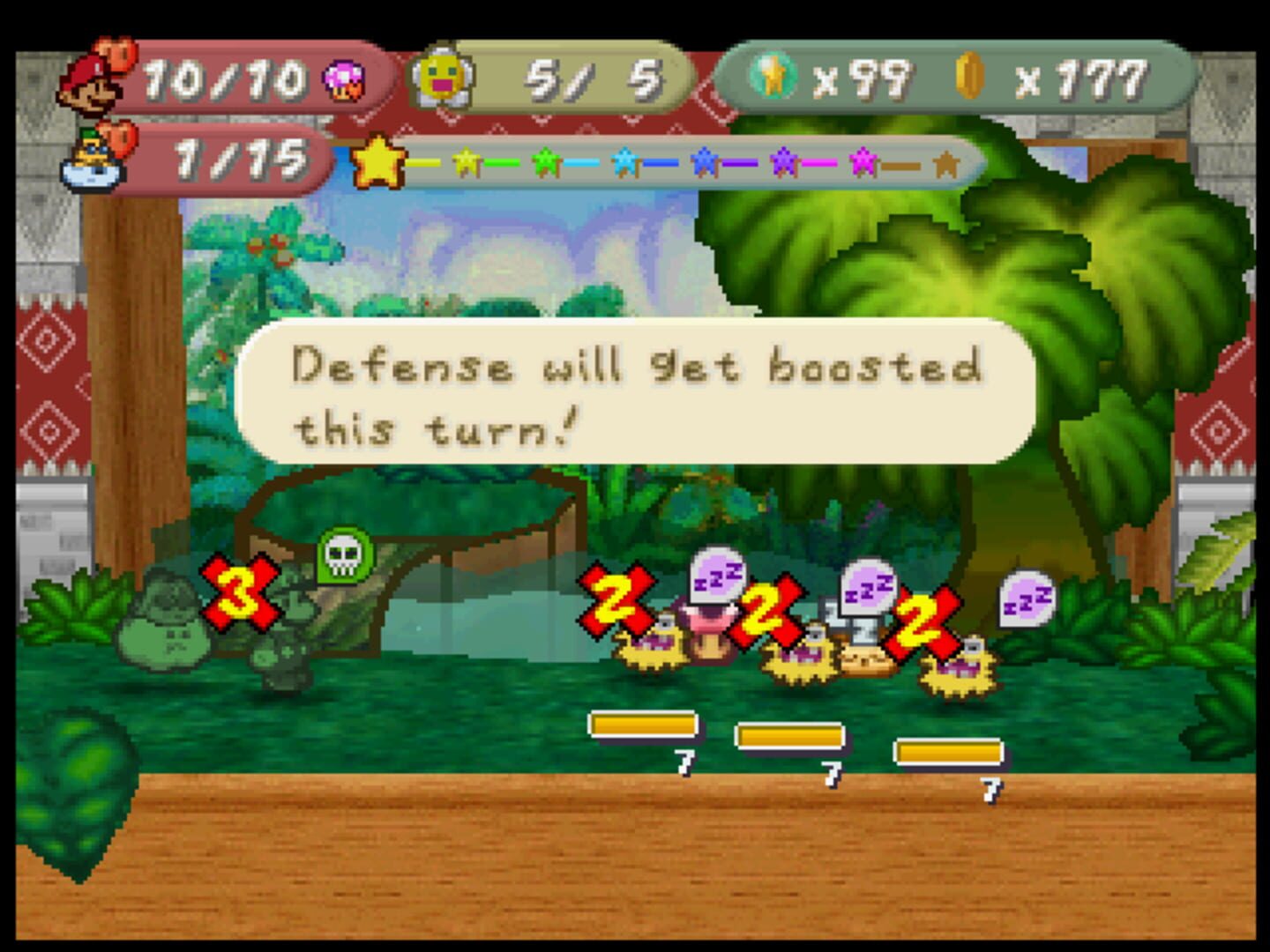
Task: Expand the large yellow star on the rank meter
Action: pos(377,161)
